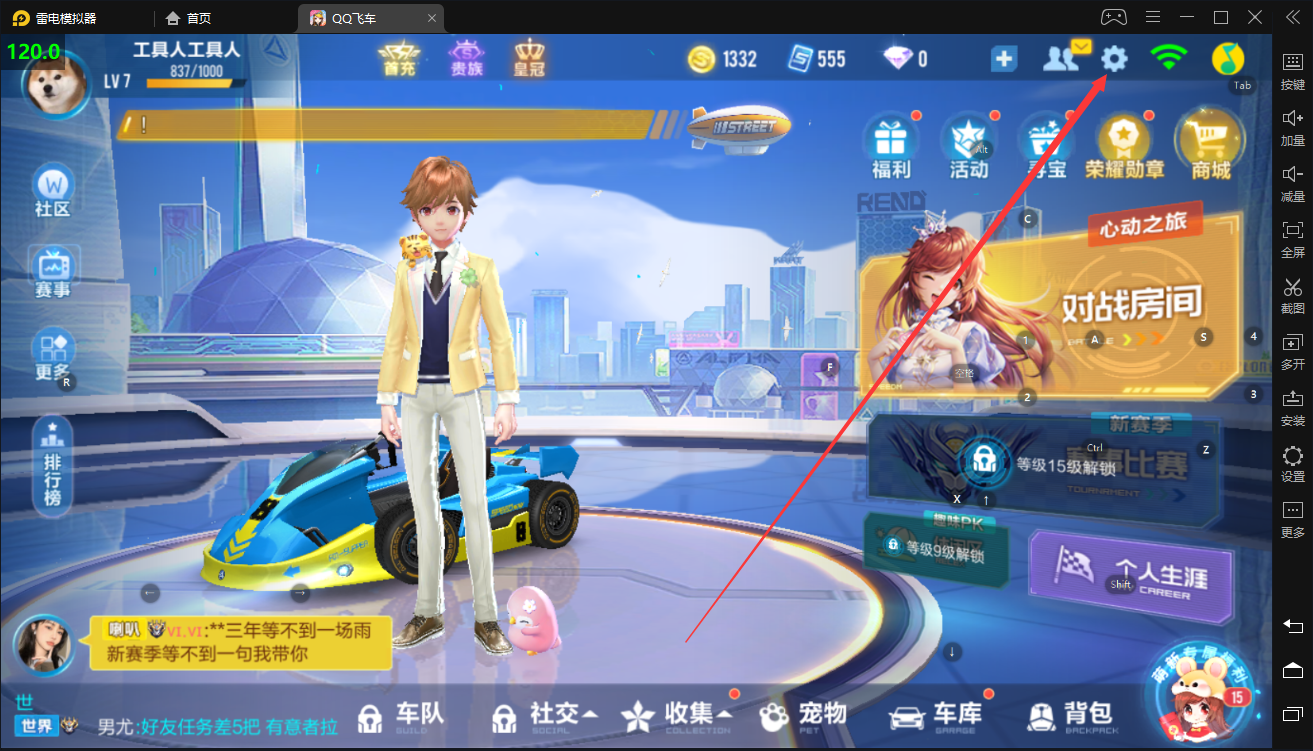Open the 活动 events icon
This screenshot has width=1313, height=751.
(968, 146)
